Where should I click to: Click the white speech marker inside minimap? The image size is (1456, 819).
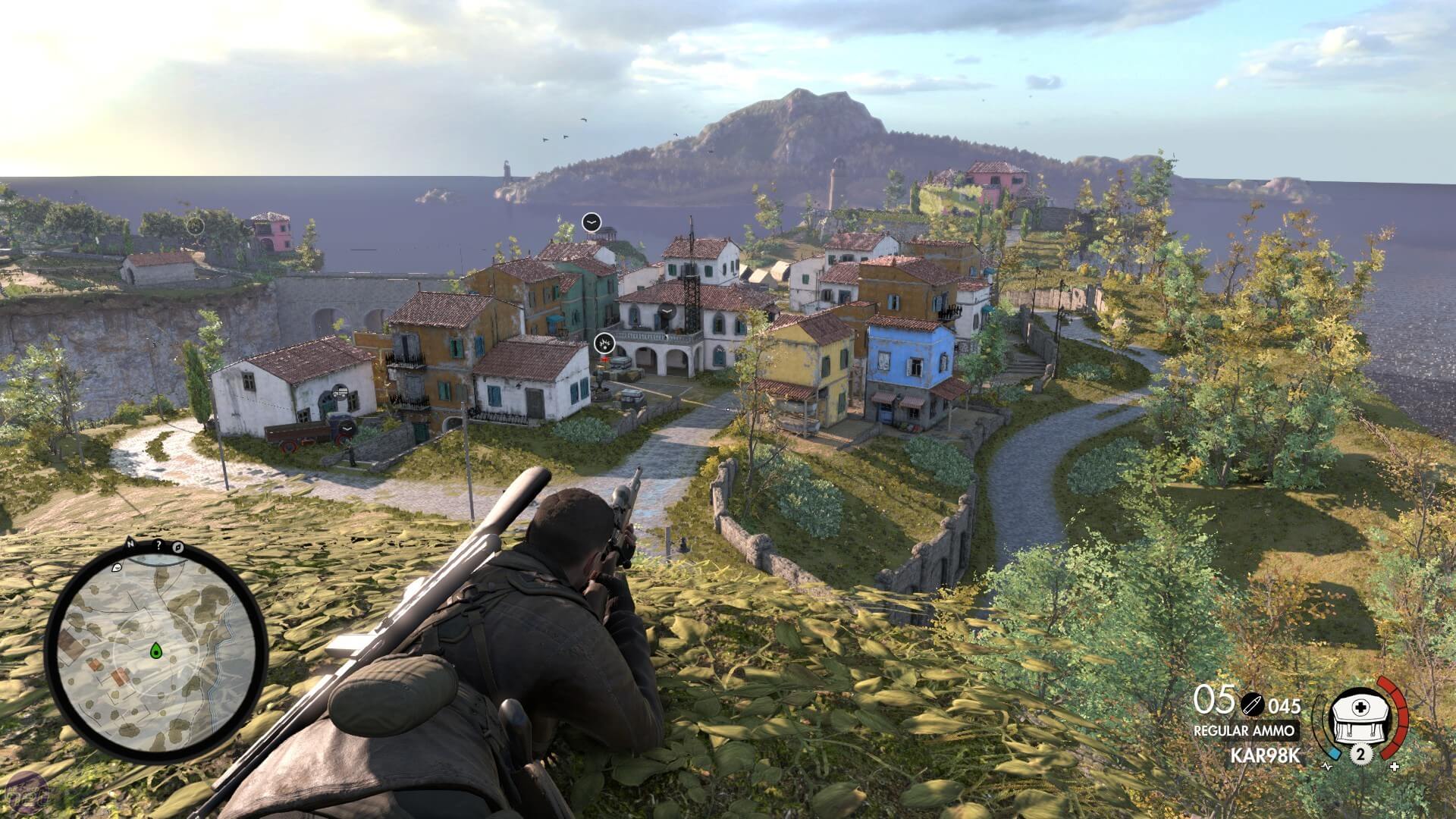[x=118, y=567]
